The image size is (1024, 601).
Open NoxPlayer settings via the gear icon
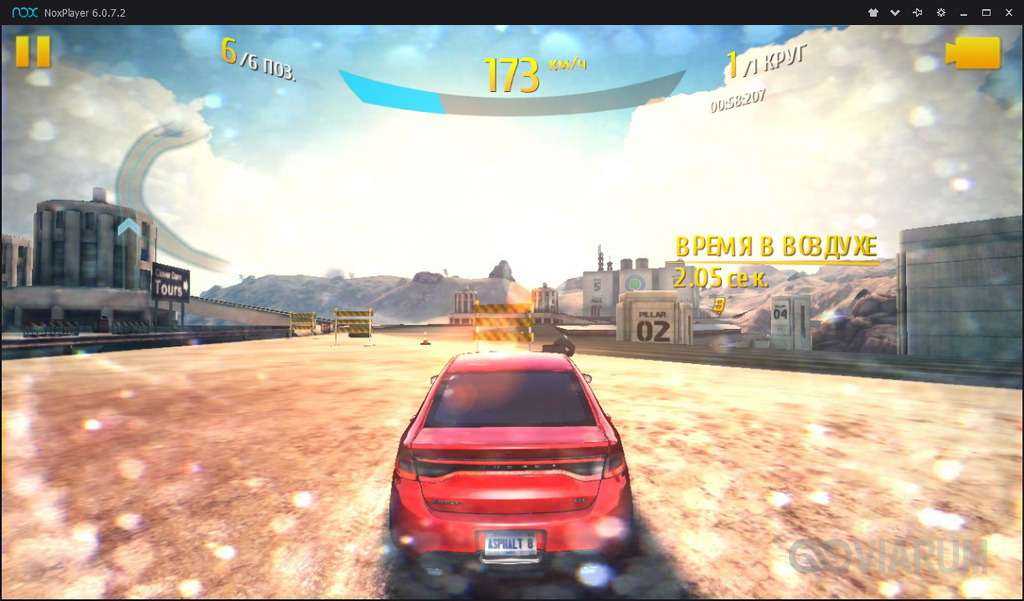940,12
